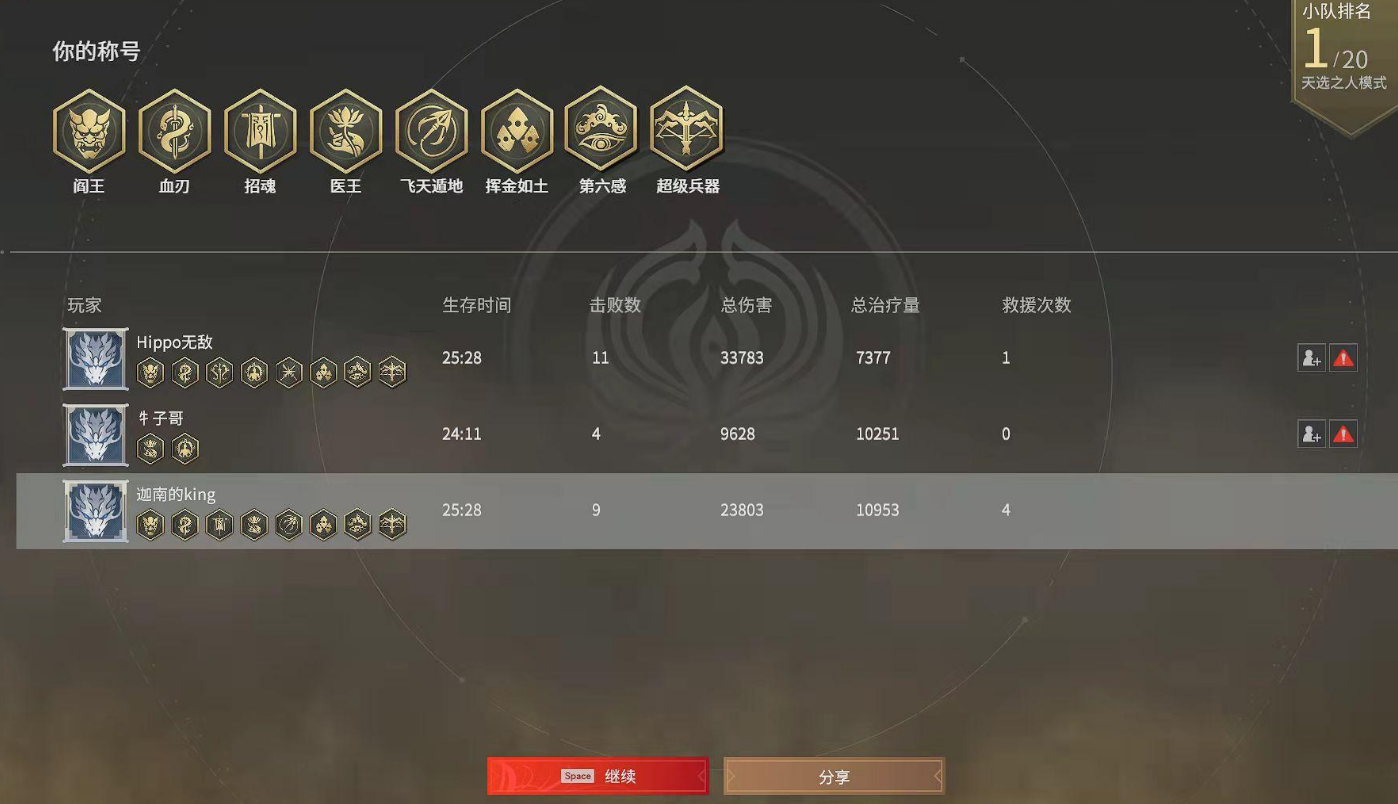Select the 飞天遁地 title badge
Image resolution: width=1398 pixels, height=804 pixels.
coord(430,131)
